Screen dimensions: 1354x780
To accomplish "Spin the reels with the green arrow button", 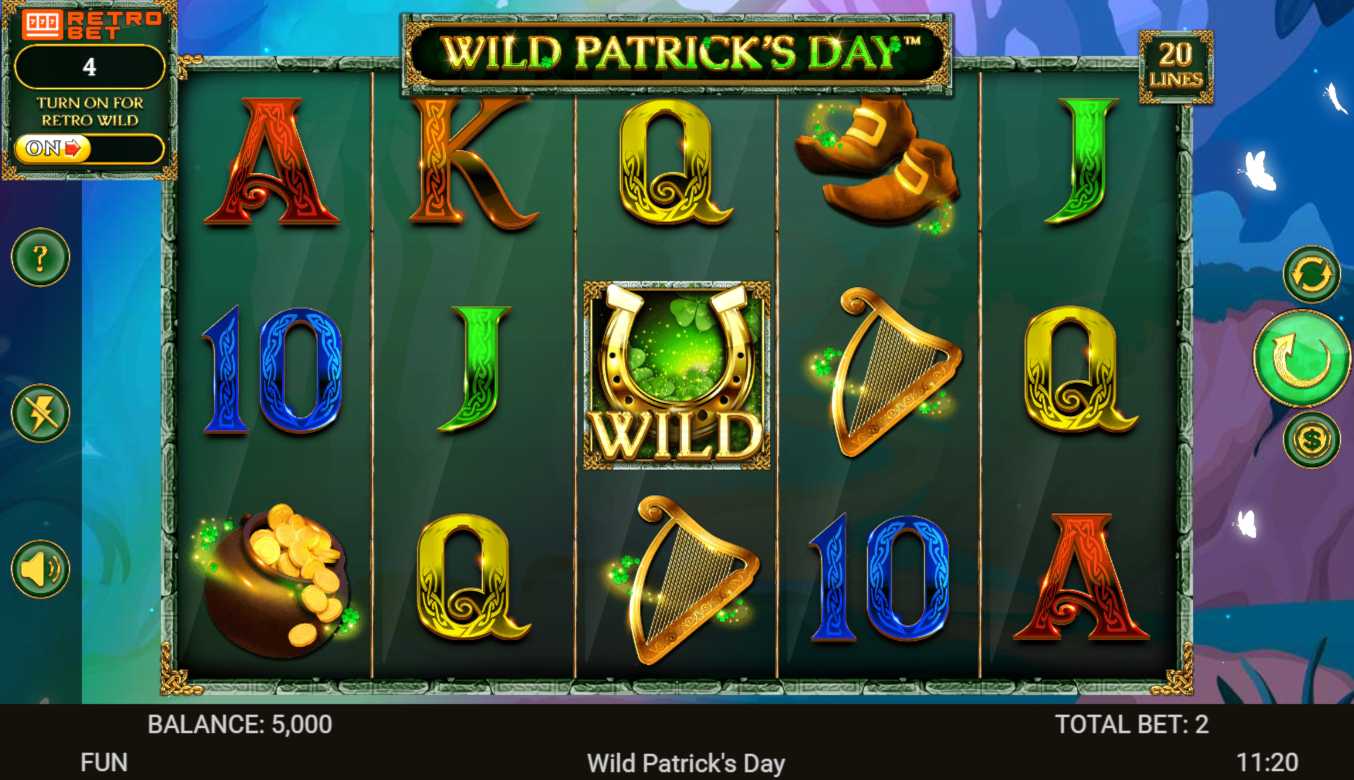I will (1301, 358).
